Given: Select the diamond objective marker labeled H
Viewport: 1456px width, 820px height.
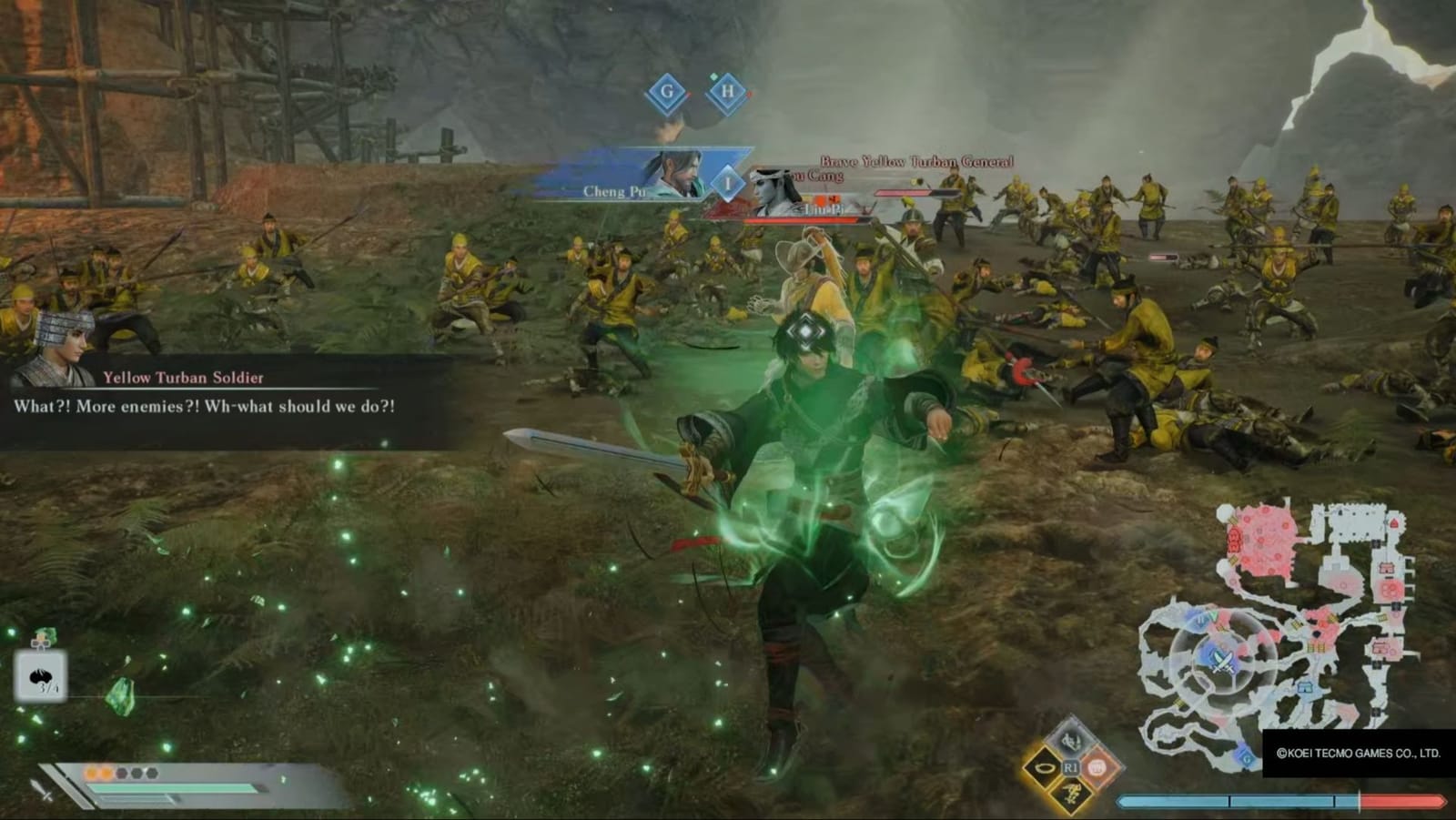Looking at the screenshot, I should pos(727,91).
